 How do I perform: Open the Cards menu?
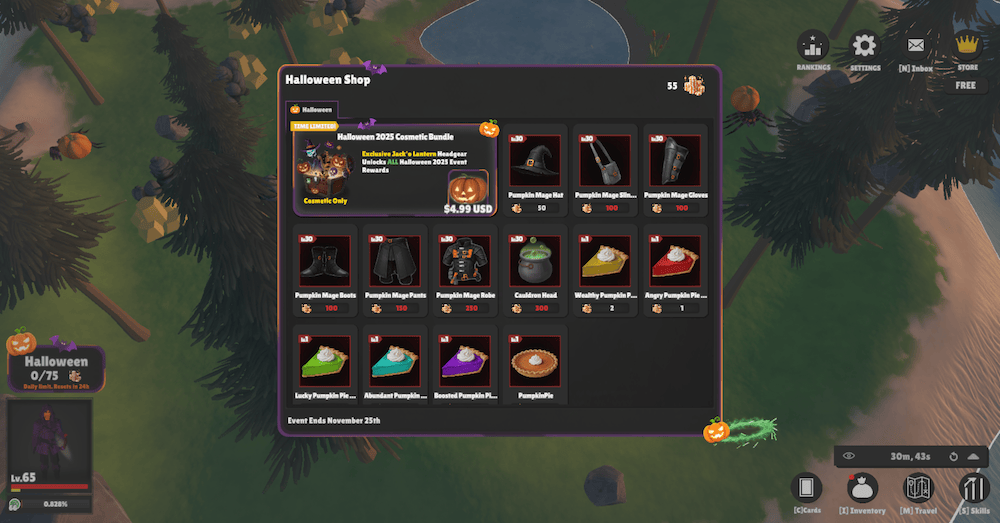tap(806, 488)
